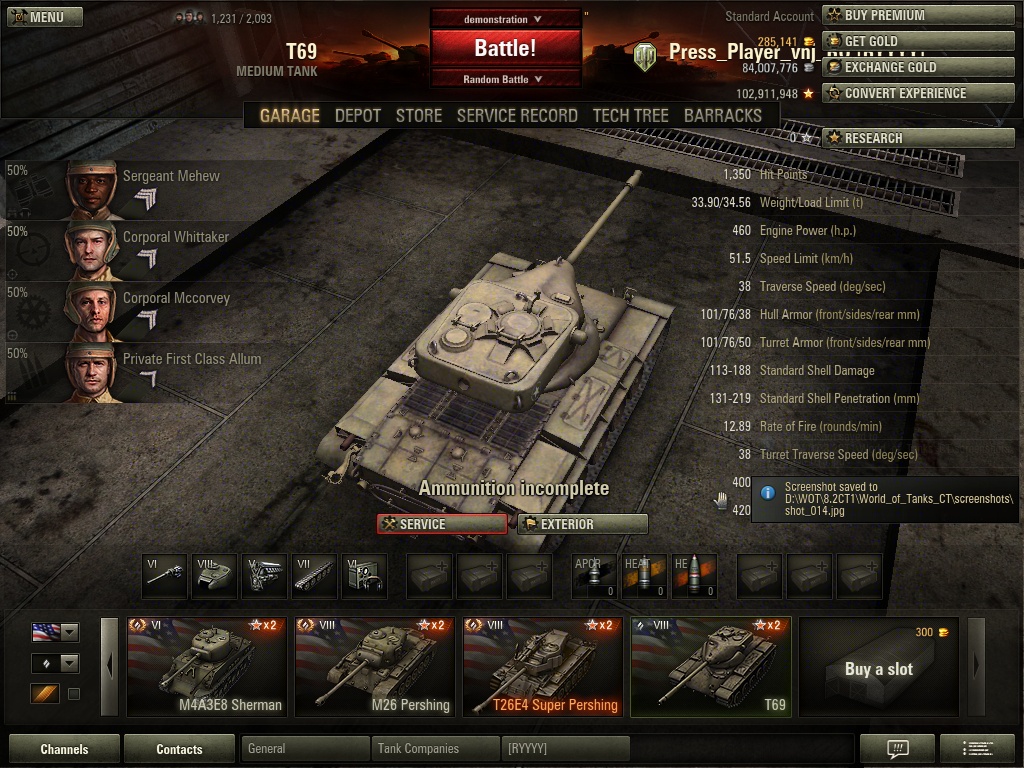Go to the Barracks tab
The height and width of the screenshot is (768, 1024).
(722, 115)
